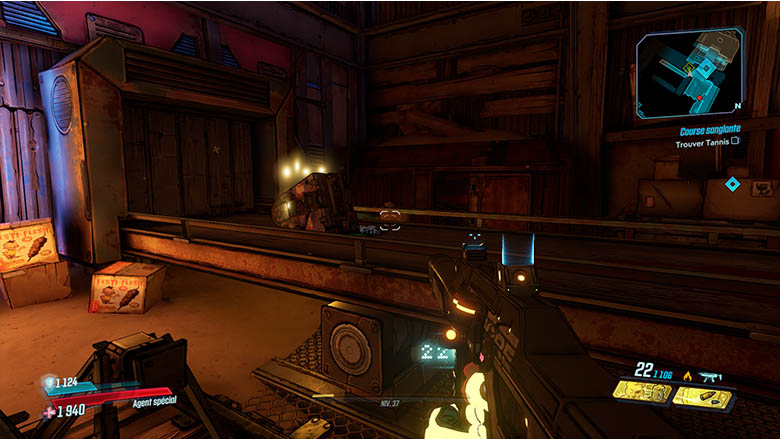Tick the Trouver Tannis objective checkbox

[x=735, y=142]
